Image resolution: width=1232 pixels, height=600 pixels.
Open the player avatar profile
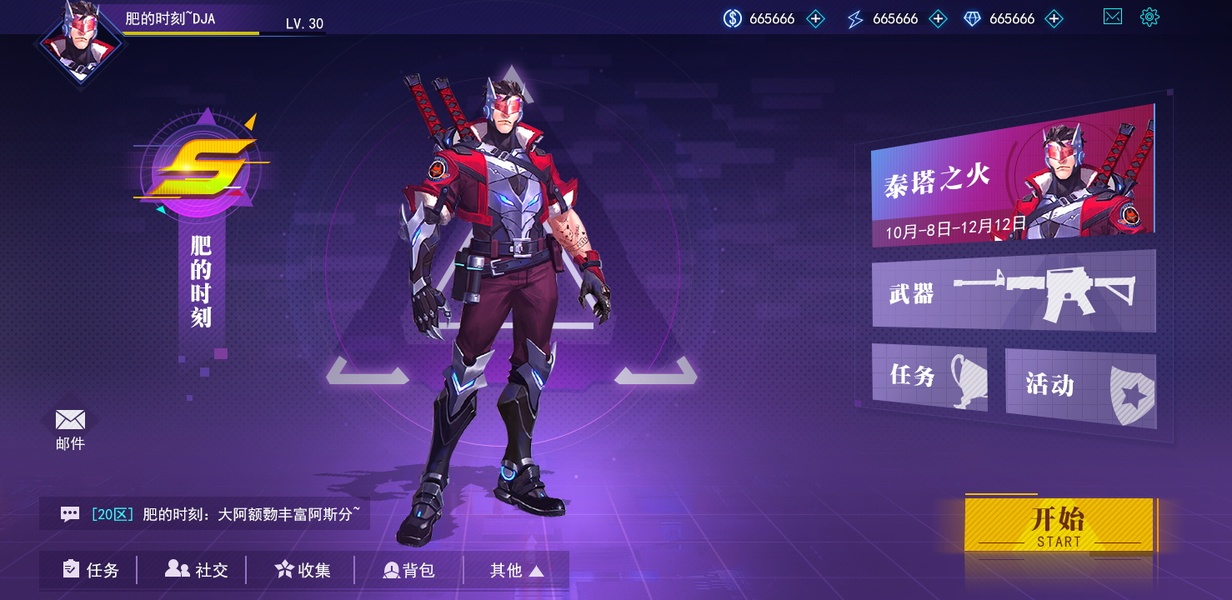tap(75, 42)
